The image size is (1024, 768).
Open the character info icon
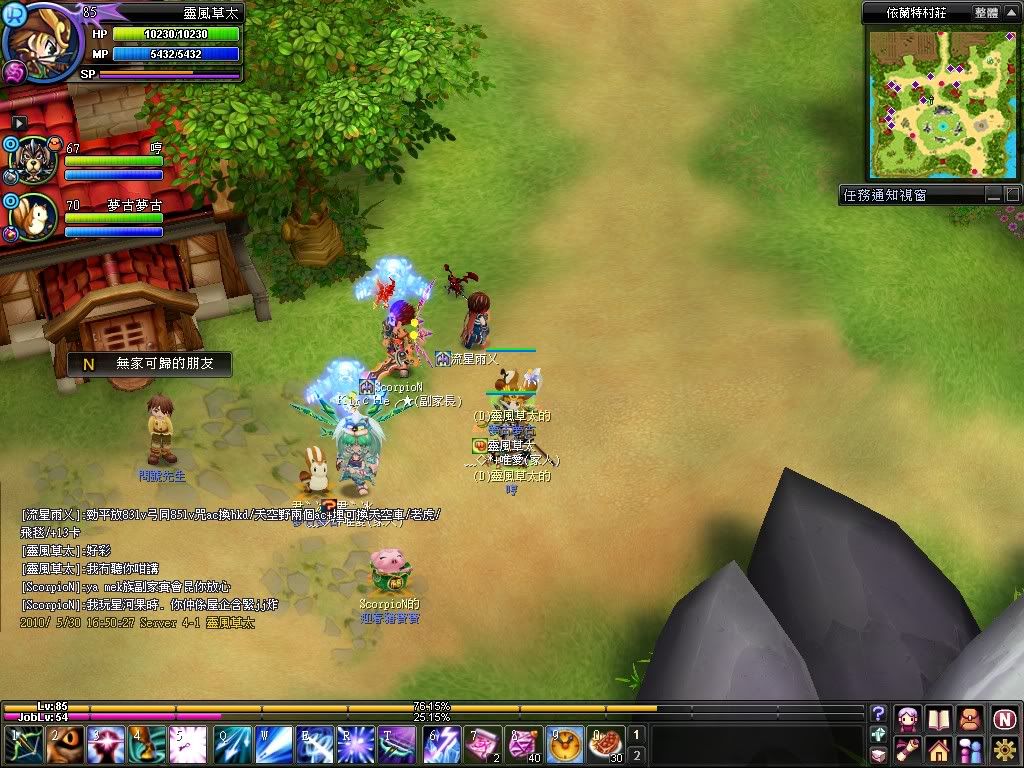click(908, 719)
